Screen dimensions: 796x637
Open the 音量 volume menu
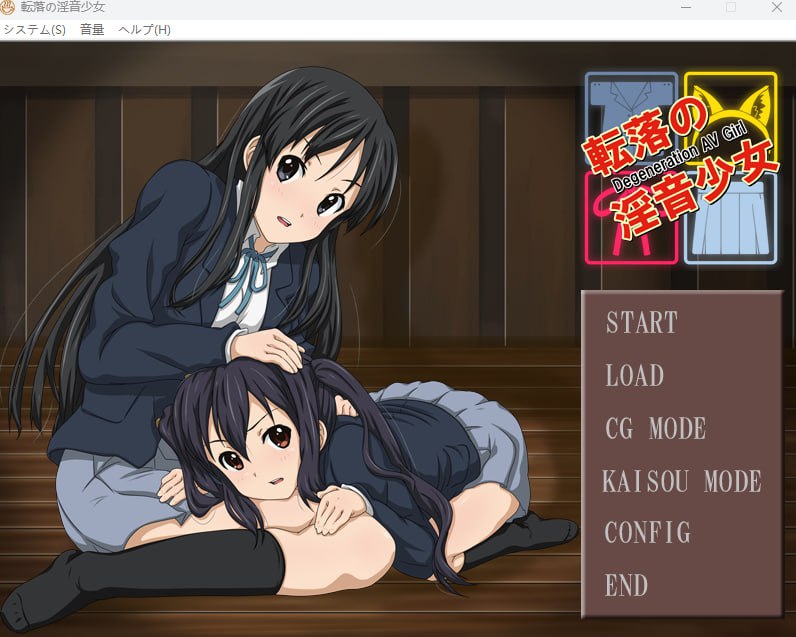click(92, 29)
